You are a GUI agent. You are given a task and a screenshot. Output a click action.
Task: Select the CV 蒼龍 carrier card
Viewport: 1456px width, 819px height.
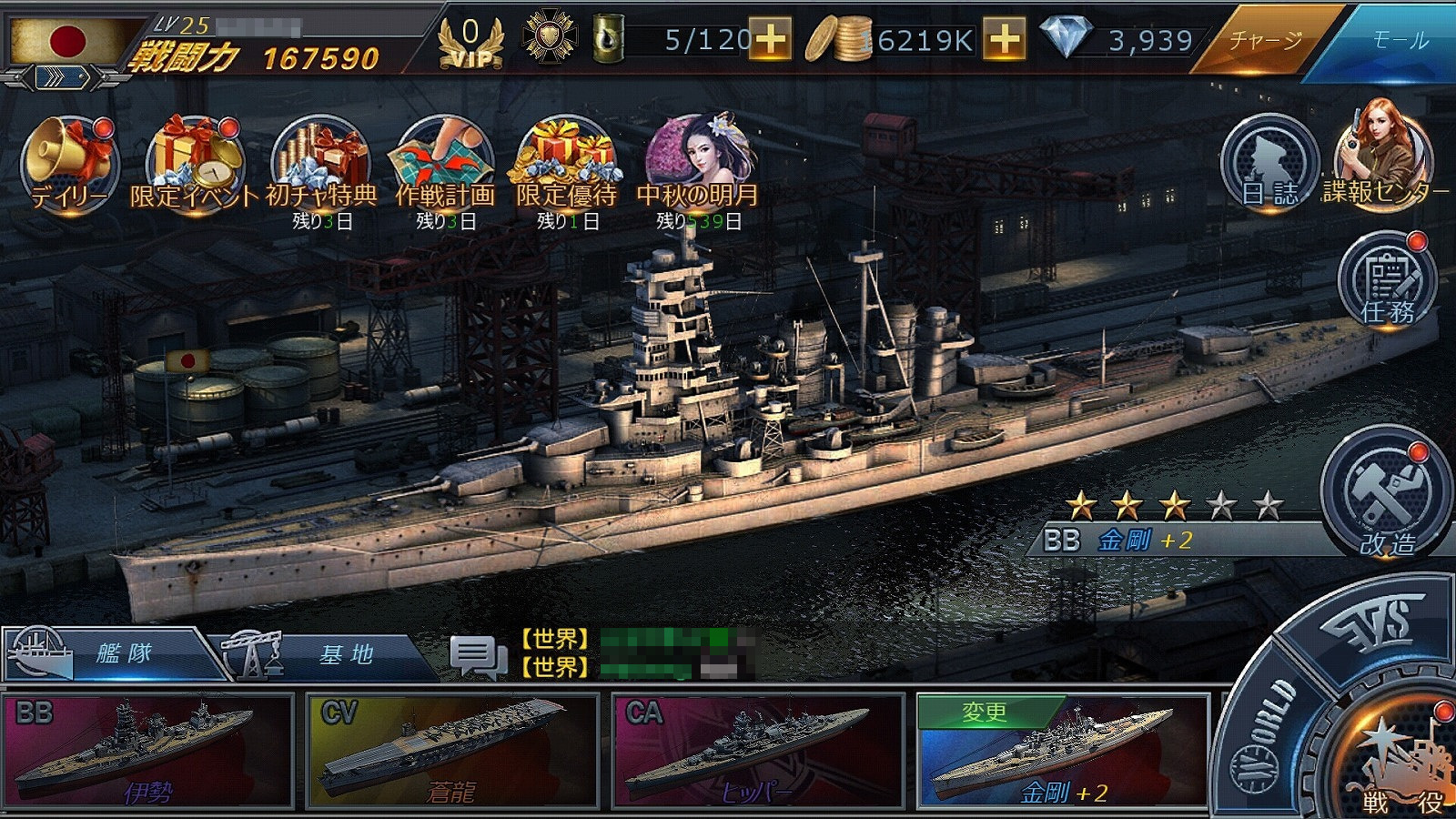tap(452, 751)
